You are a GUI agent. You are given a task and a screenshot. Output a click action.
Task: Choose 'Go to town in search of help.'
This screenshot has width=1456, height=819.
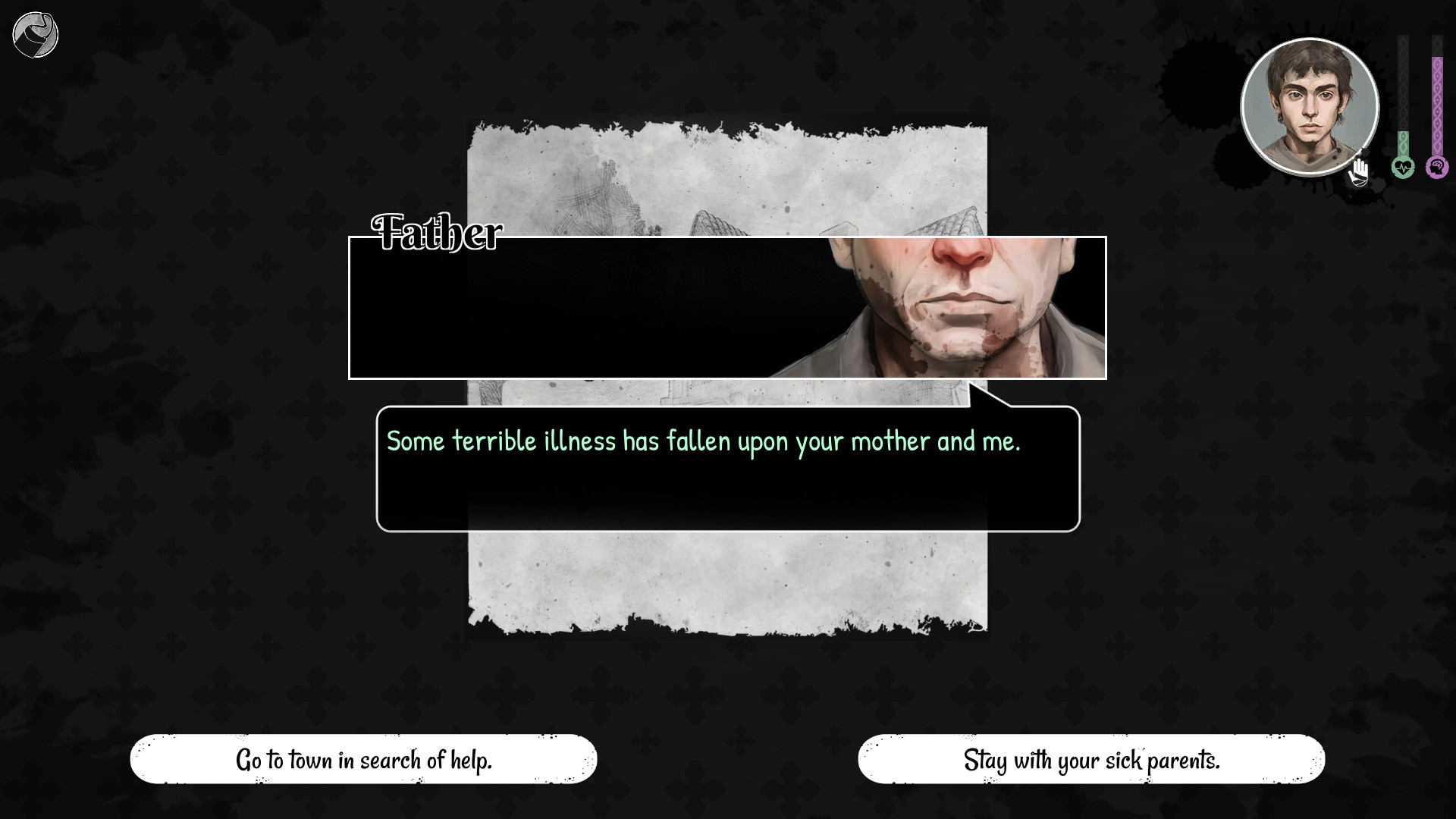coord(363,758)
